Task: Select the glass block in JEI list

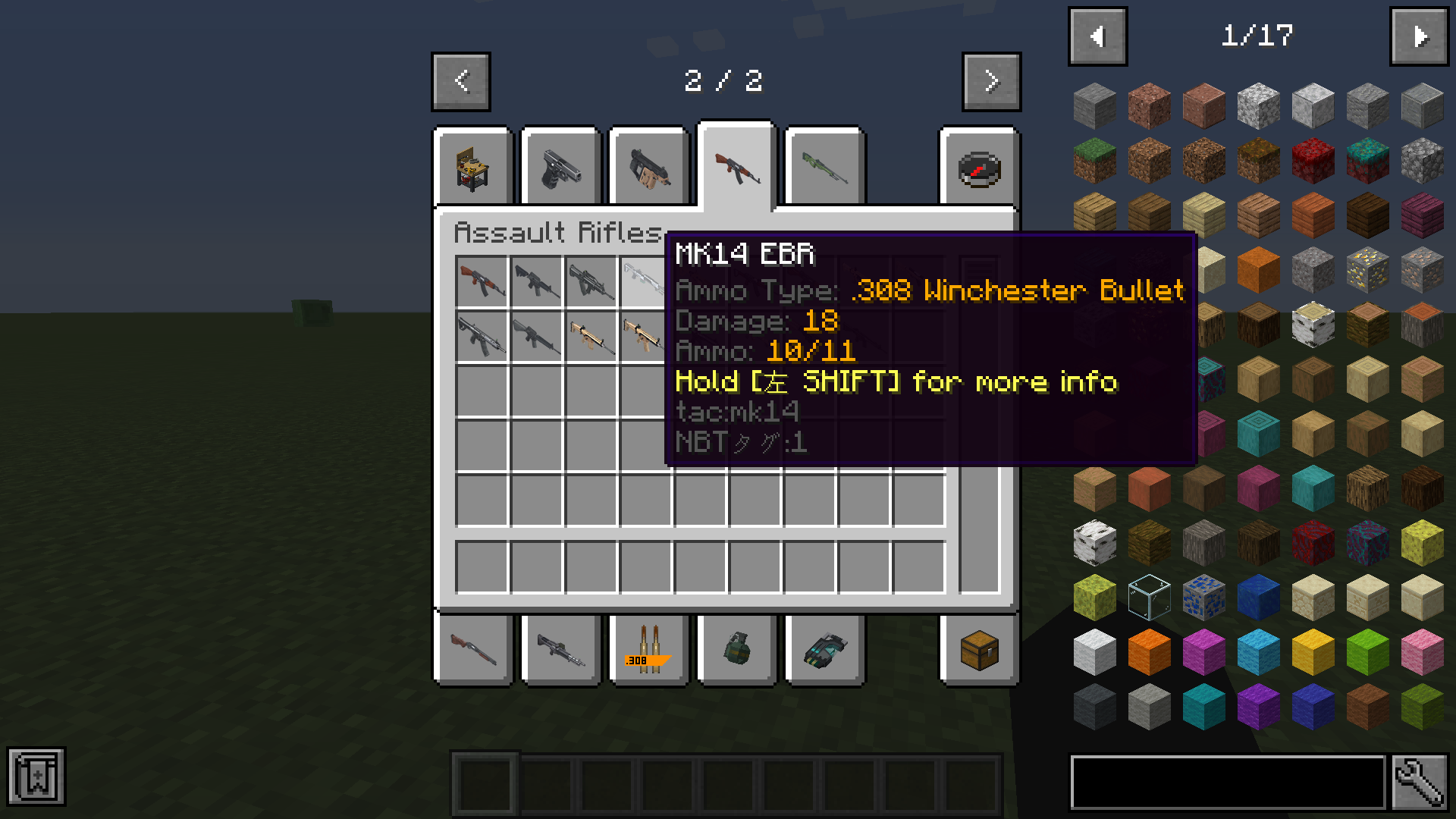Action: pyautogui.click(x=1147, y=598)
